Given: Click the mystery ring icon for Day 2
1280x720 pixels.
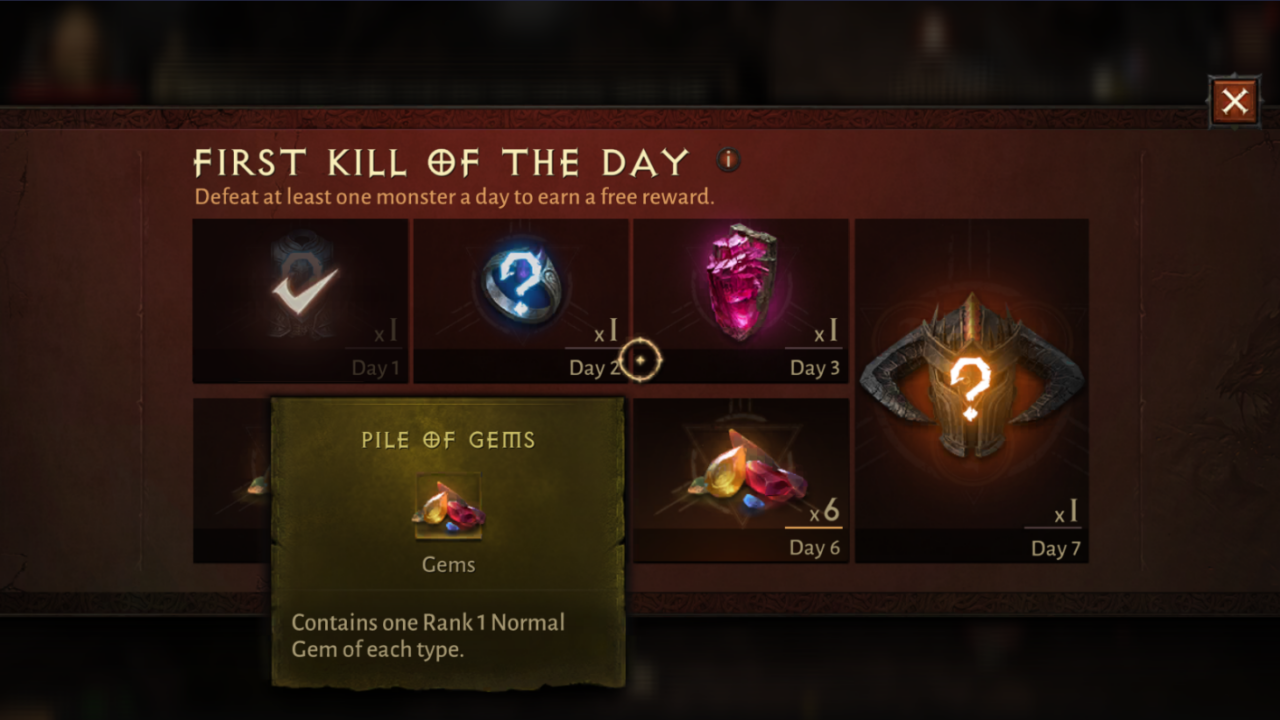Looking at the screenshot, I should (521, 285).
